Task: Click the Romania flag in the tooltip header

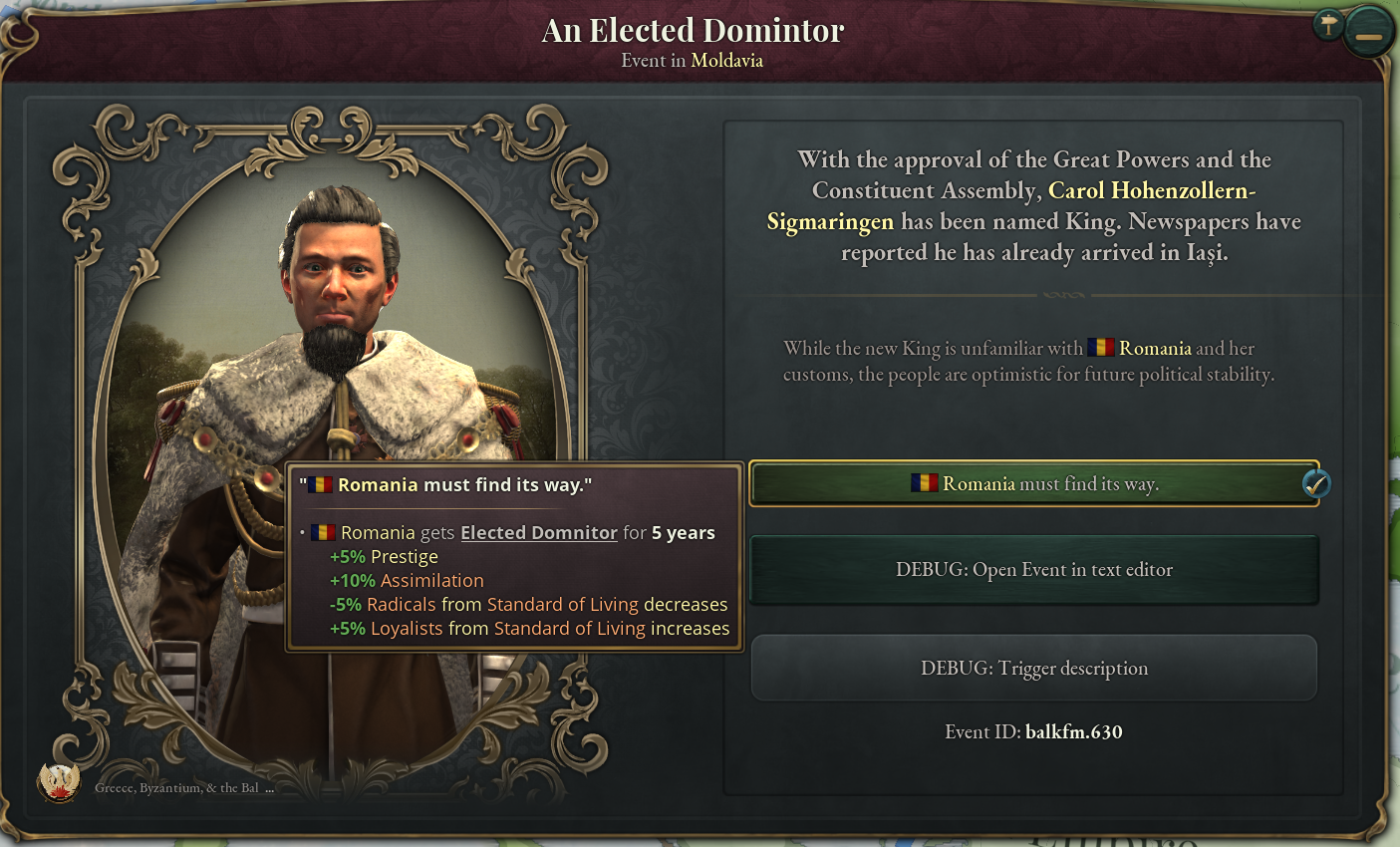Action: 319,484
